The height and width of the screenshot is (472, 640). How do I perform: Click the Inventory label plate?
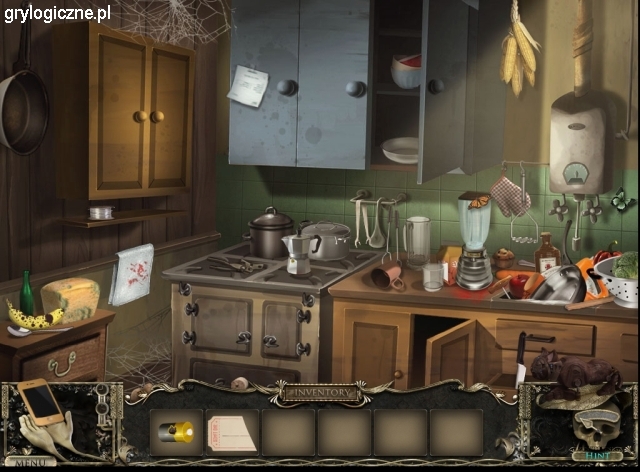(x=320, y=393)
